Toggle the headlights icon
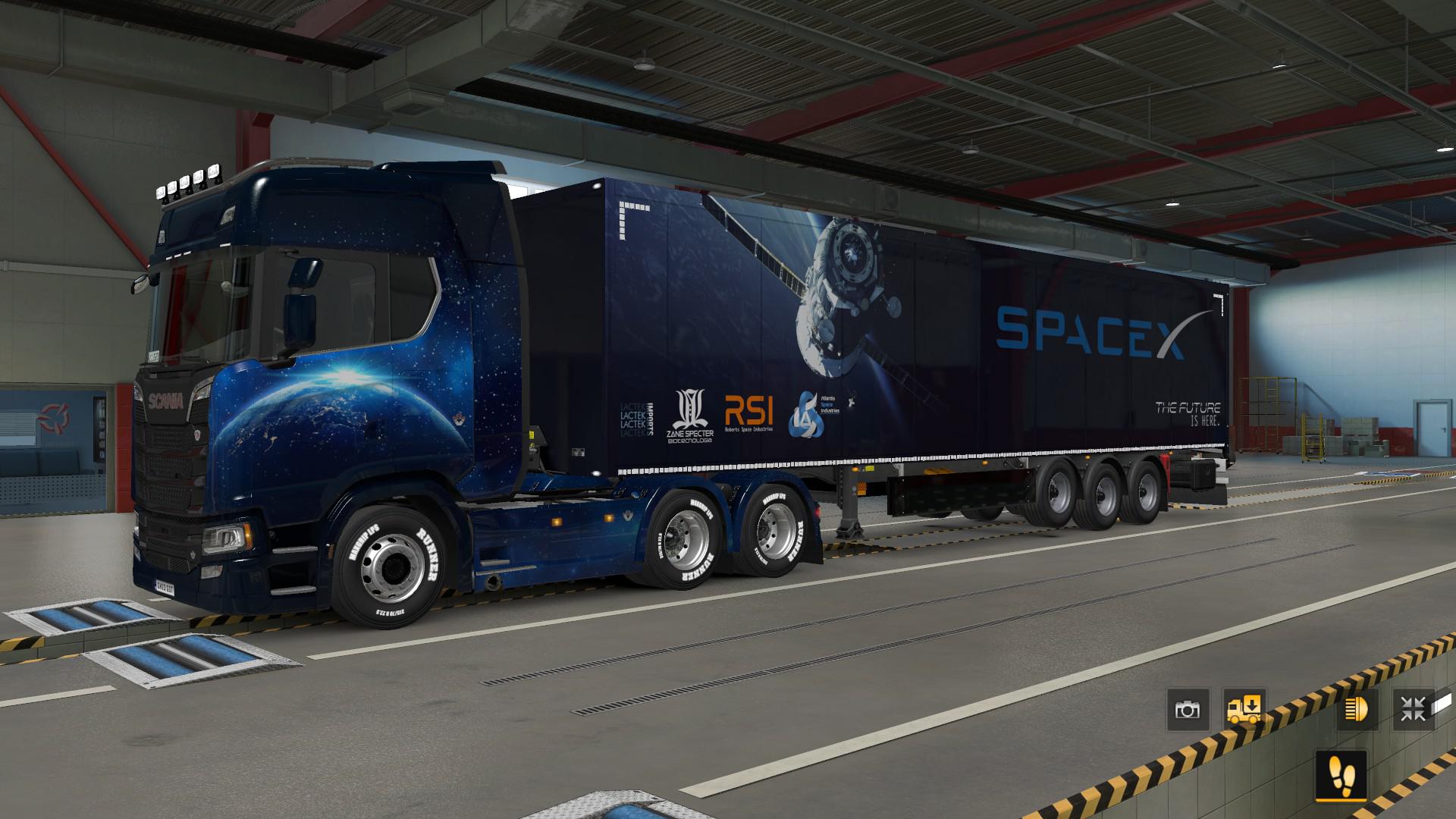 click(x=1357, y=710)
